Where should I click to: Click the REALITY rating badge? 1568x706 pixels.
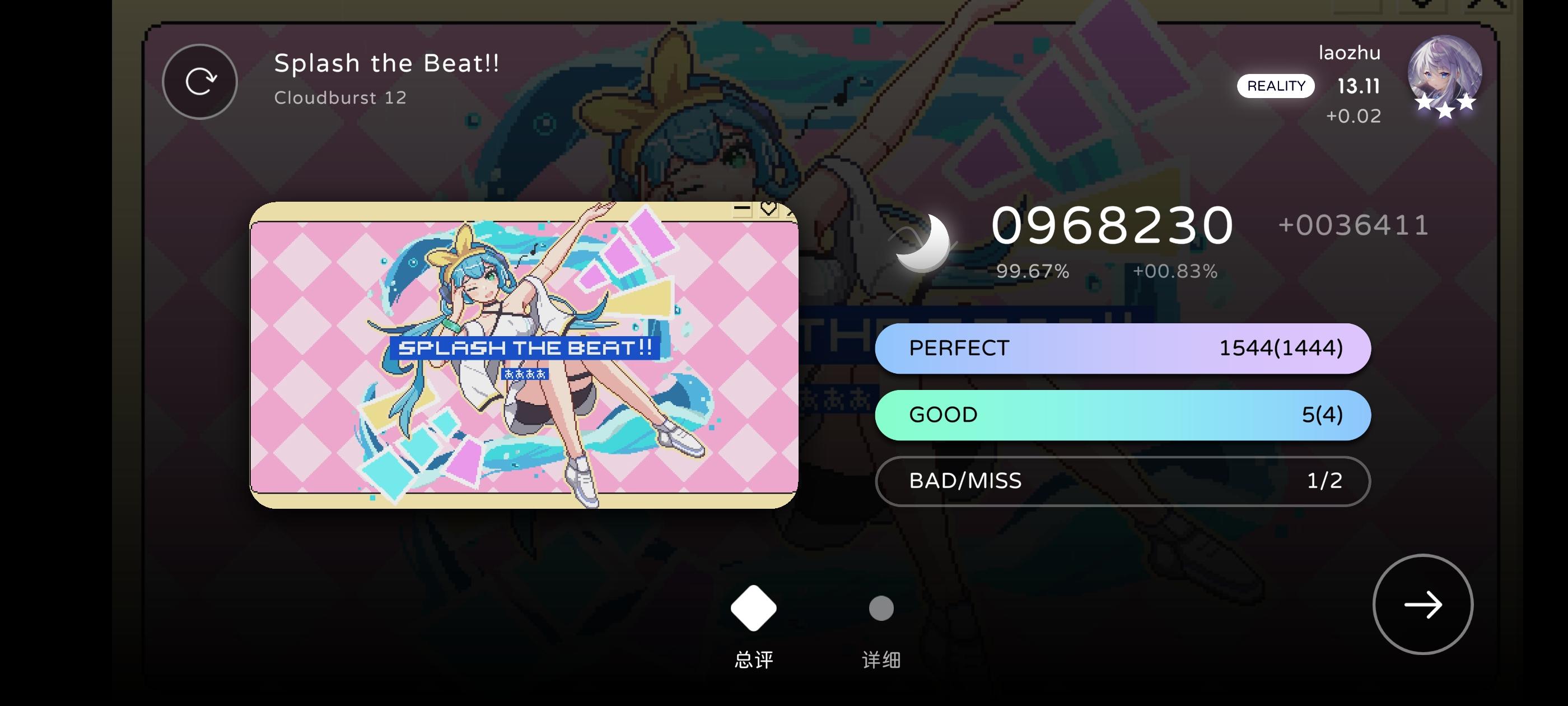1276,86
